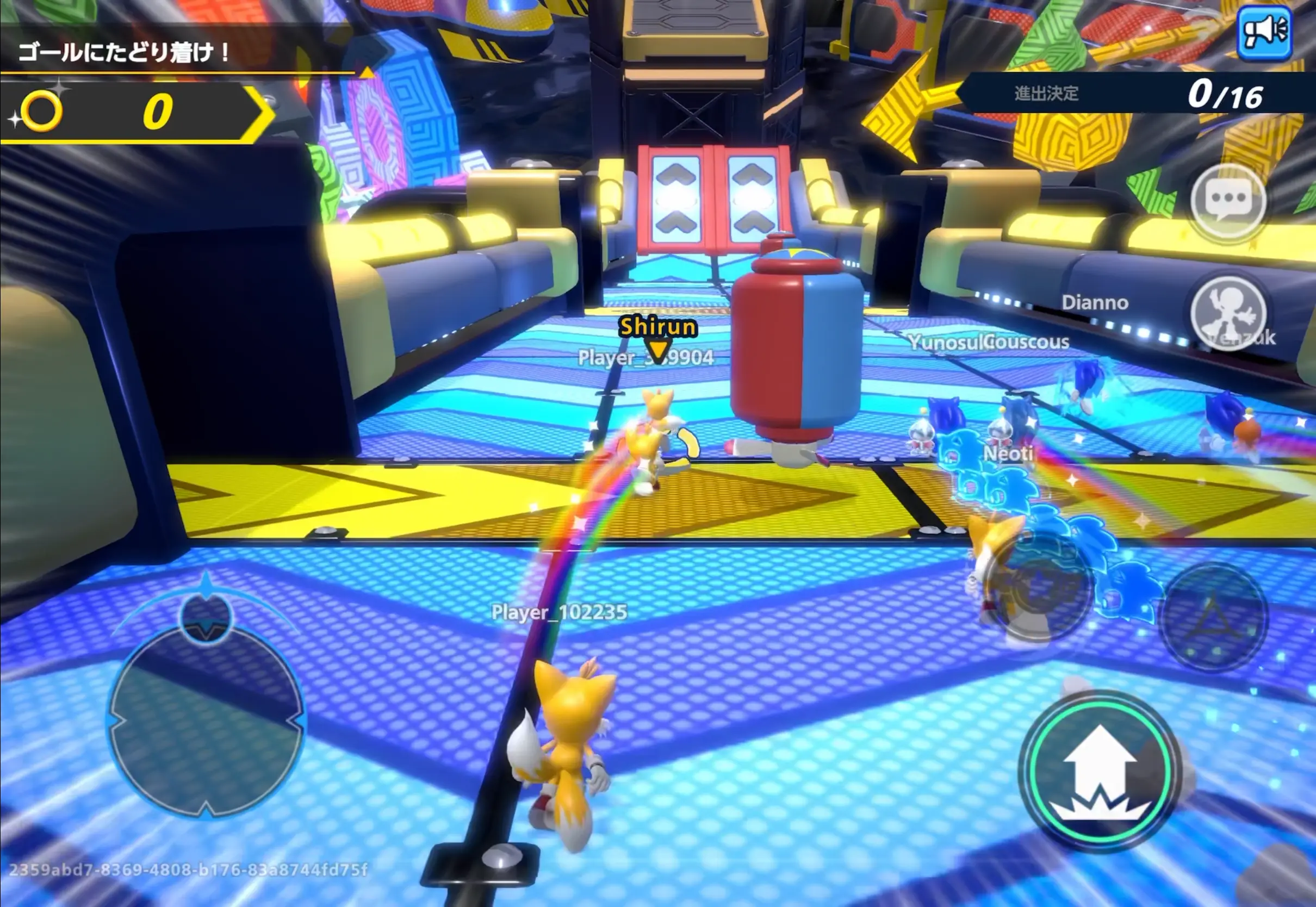This screenshot has height=907, width=1316.
Task: Tap the blue megaphone announcement button
Action: coord(1264,32)
